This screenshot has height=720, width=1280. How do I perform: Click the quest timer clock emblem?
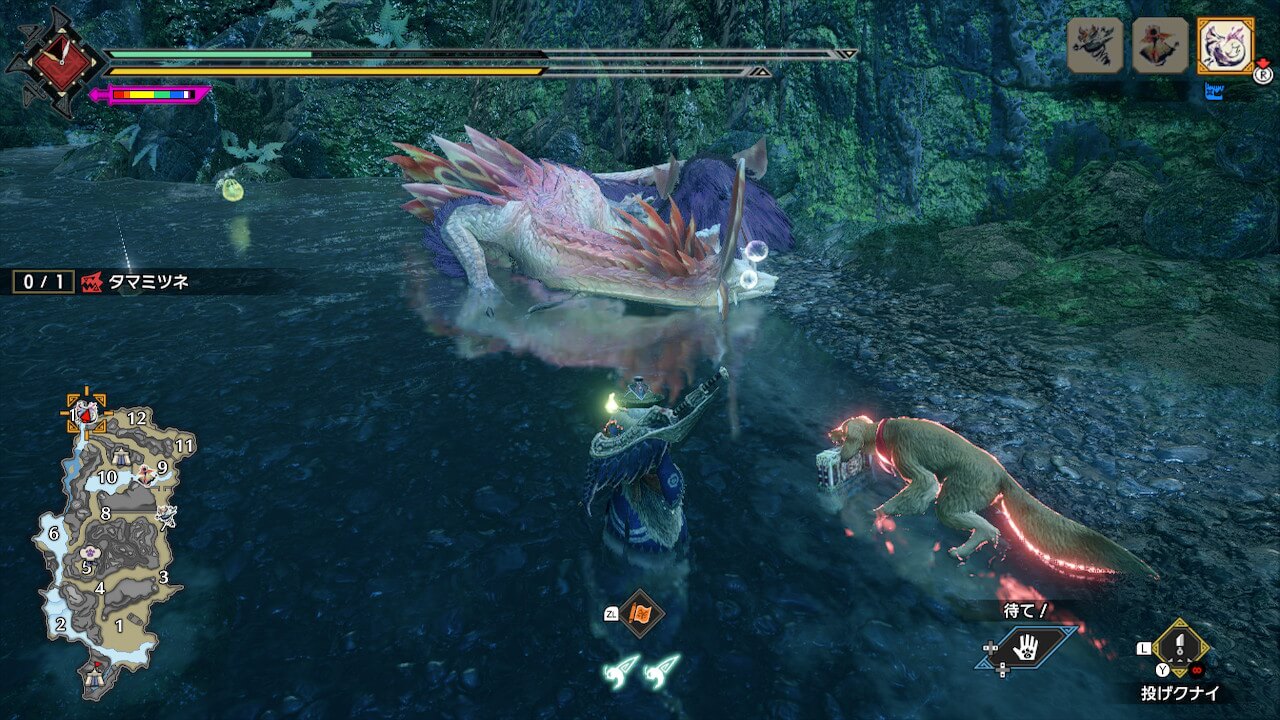coord(54,61)
